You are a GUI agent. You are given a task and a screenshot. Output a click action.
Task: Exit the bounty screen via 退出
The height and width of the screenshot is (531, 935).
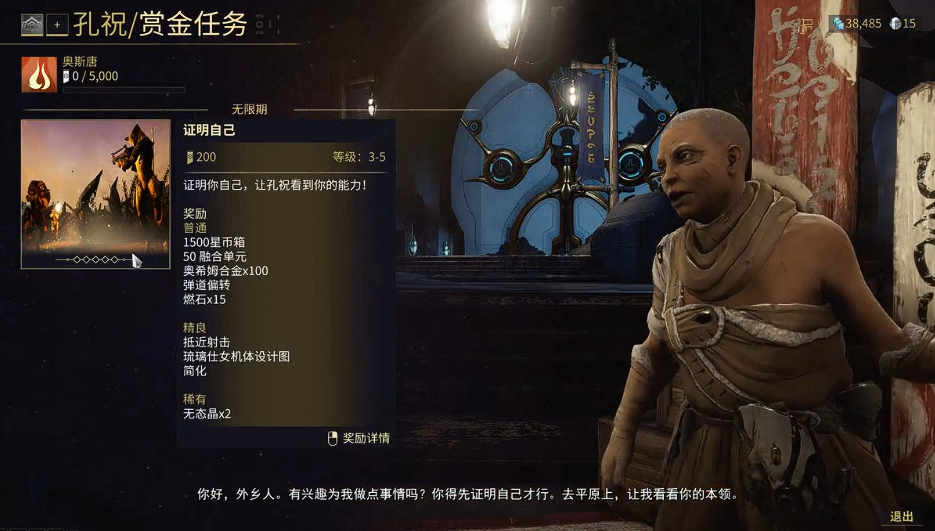(901, 517)
